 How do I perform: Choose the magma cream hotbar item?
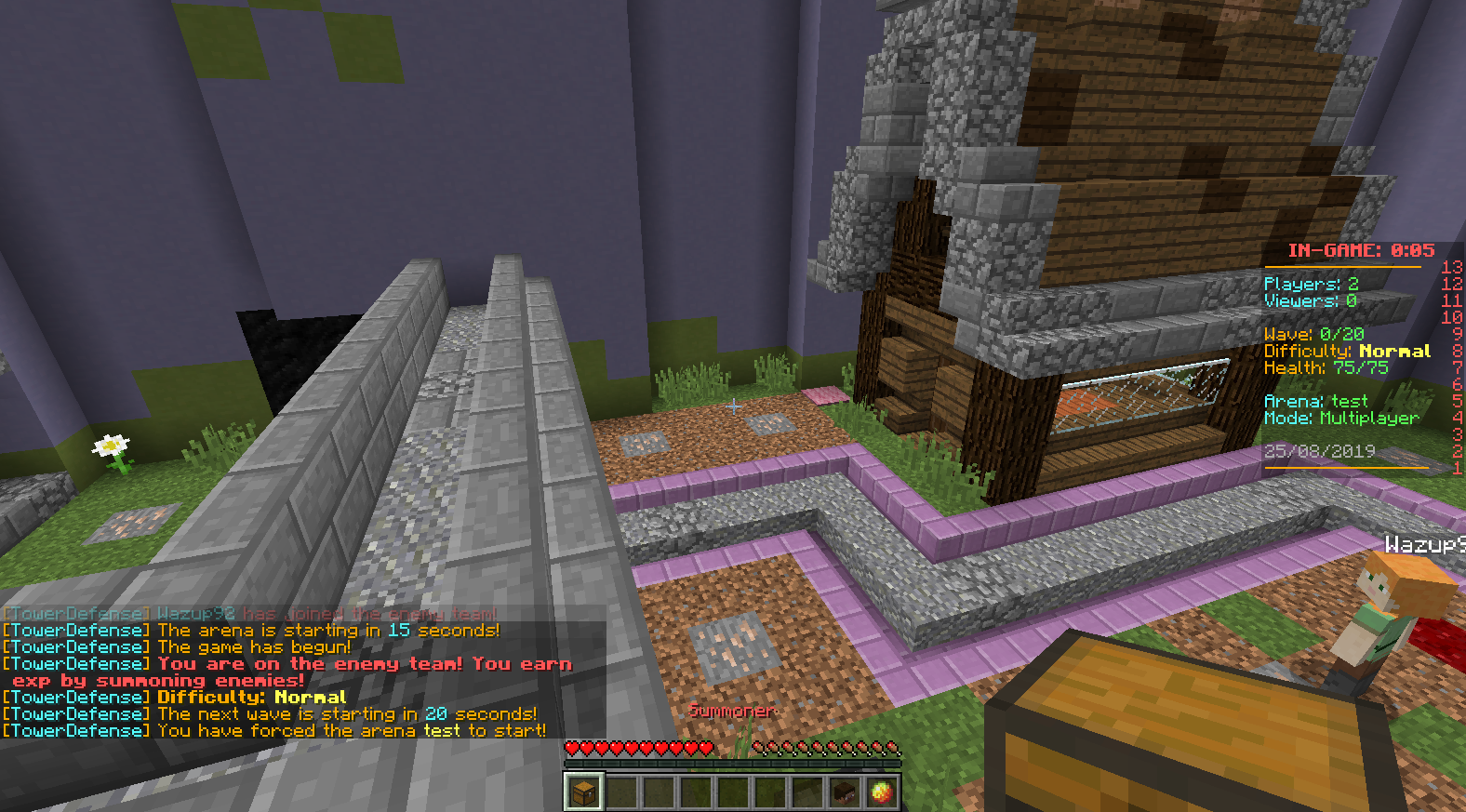(882, 792)
